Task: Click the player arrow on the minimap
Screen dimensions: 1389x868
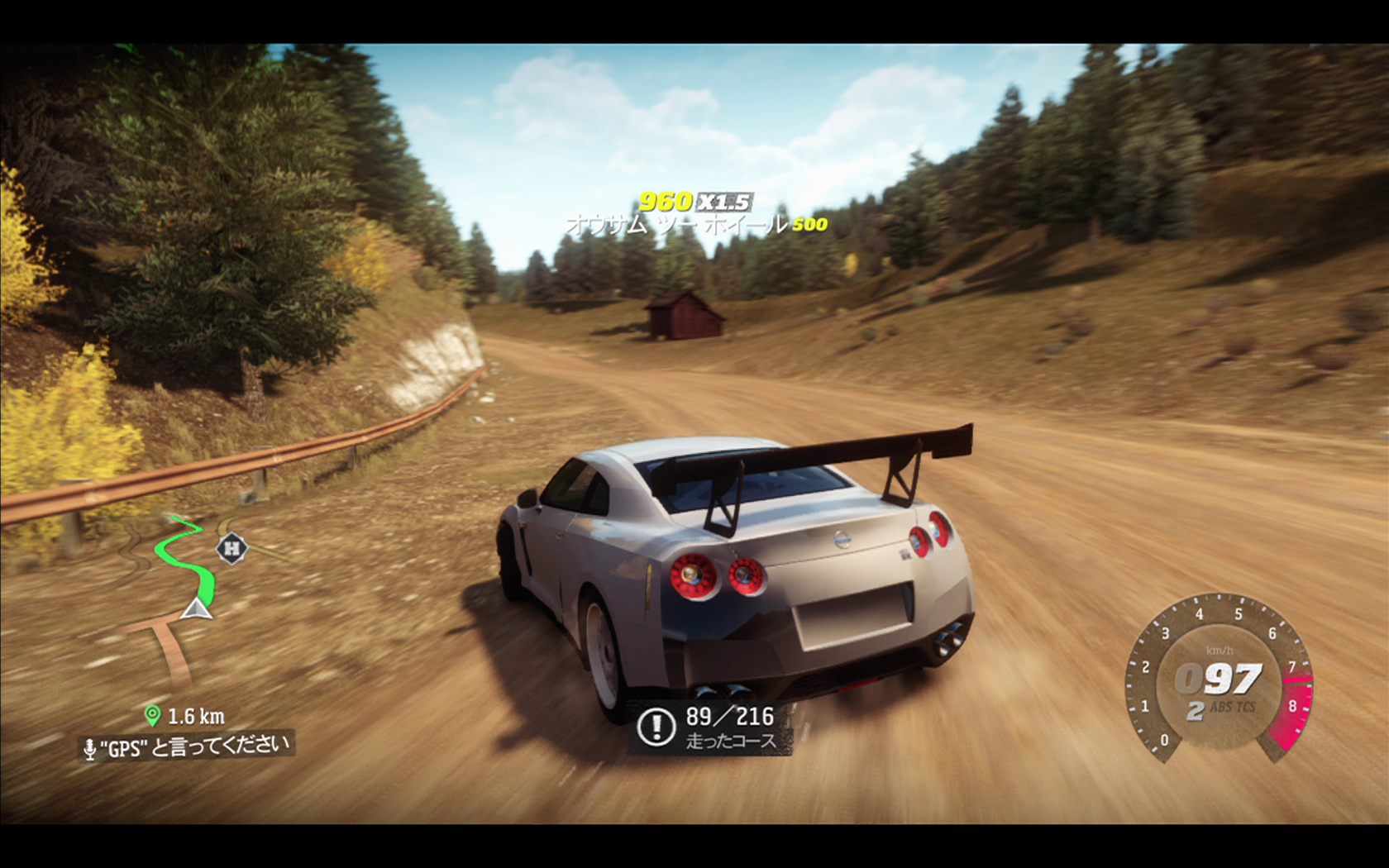Action: pyautogui.click(x=196, y=610)
